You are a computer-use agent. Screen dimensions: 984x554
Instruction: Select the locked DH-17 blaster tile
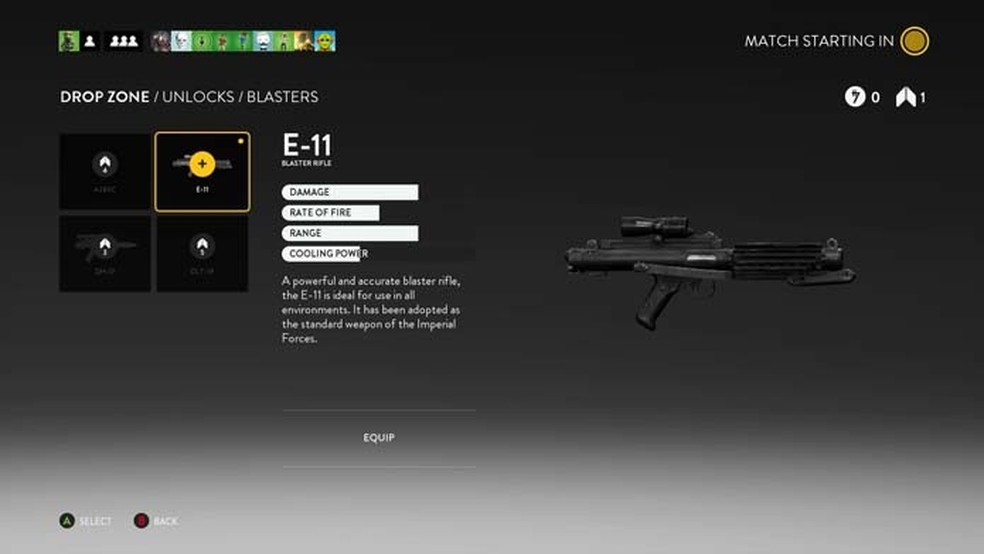pos(105,254)
